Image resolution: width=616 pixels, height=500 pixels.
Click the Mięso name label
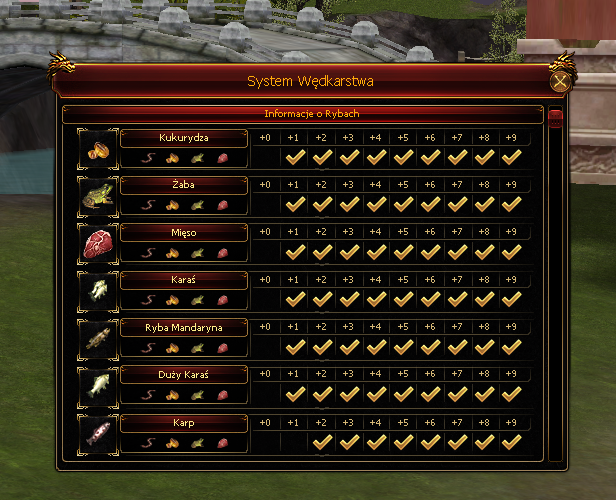tap(184, 232)
